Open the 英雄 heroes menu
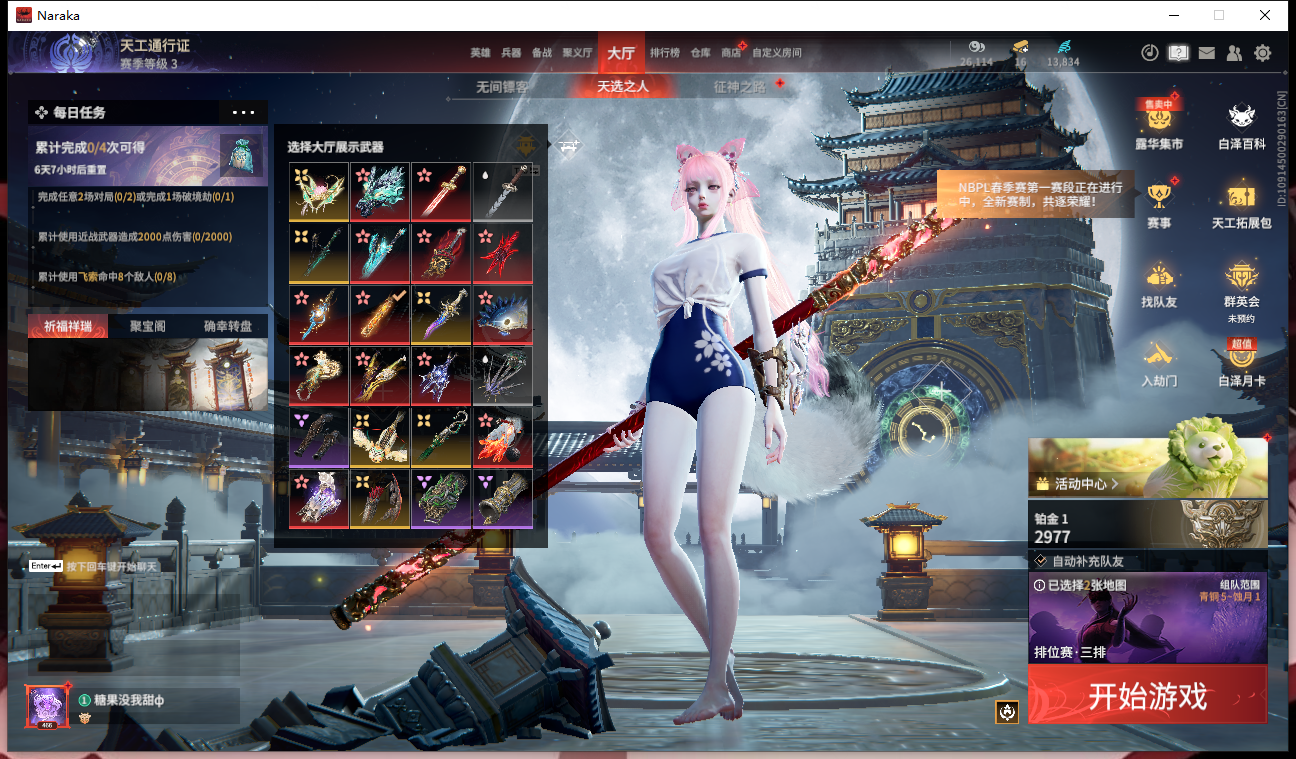This screenshot has width=1296, height=759. pyautogui.click(x=480, y=53)
